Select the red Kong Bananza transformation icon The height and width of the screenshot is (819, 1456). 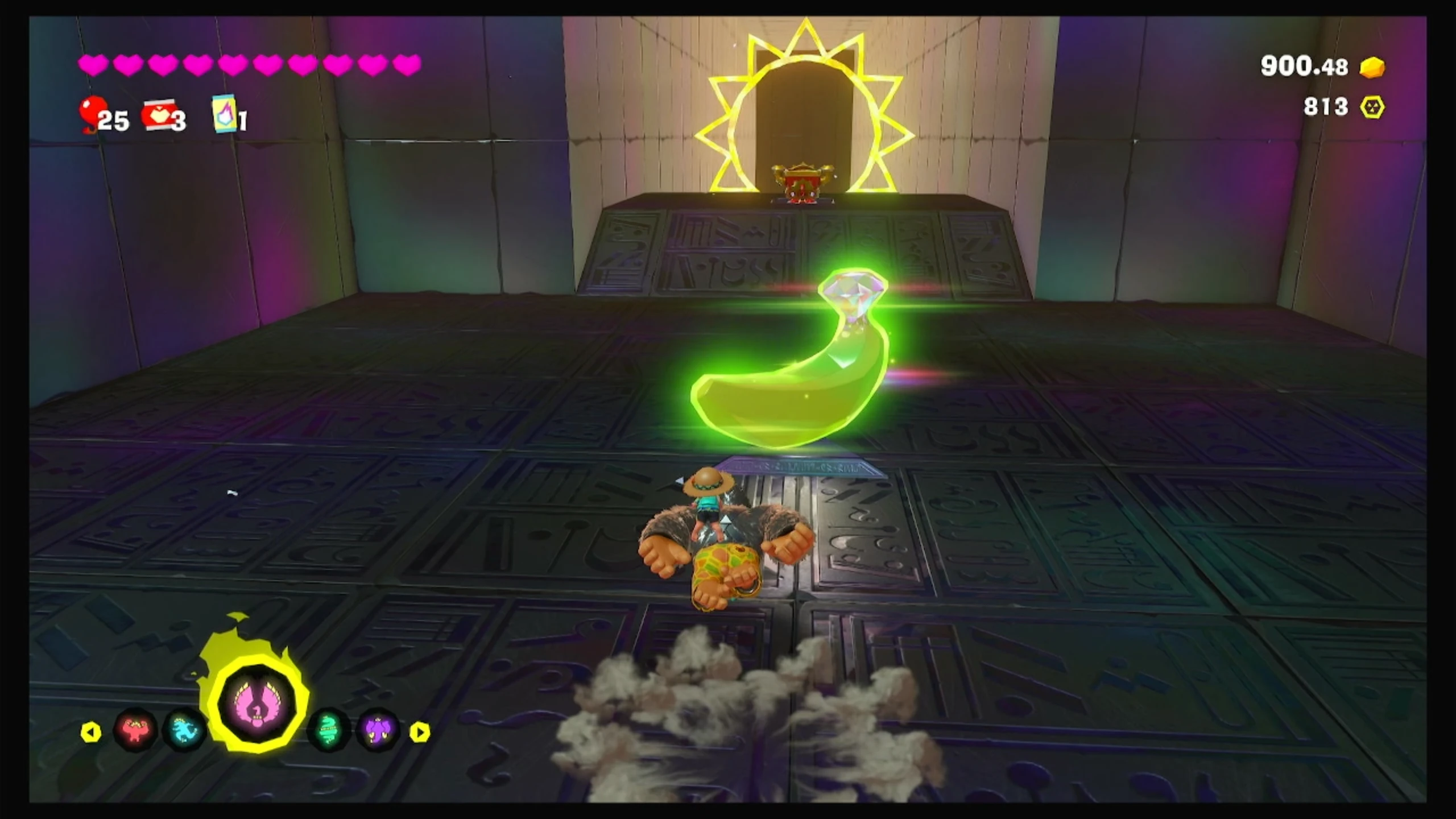tap(135, 730)
